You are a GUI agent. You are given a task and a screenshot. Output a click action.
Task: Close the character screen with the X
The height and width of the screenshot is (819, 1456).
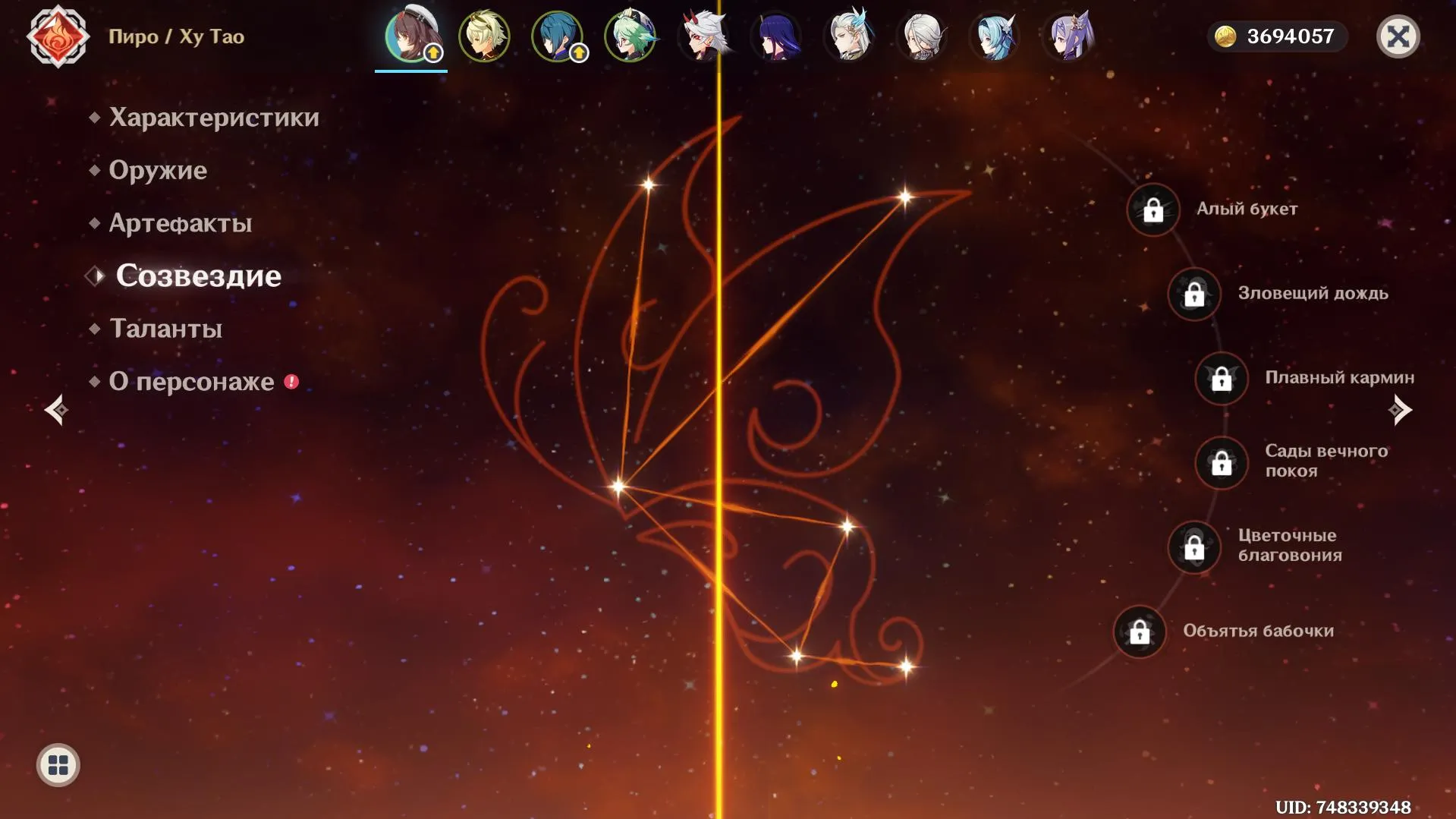pos(1398,36)
